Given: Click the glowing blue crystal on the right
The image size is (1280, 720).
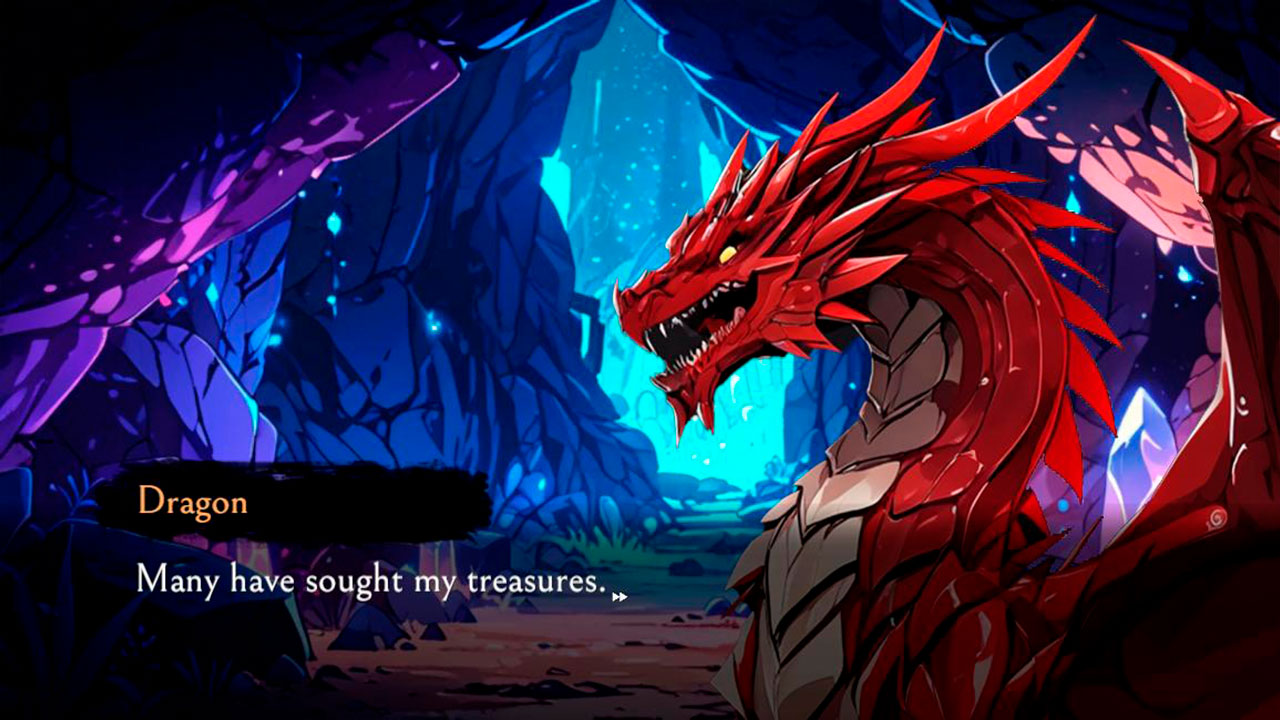Looking at the screenshot, I should pos(1140,440).
